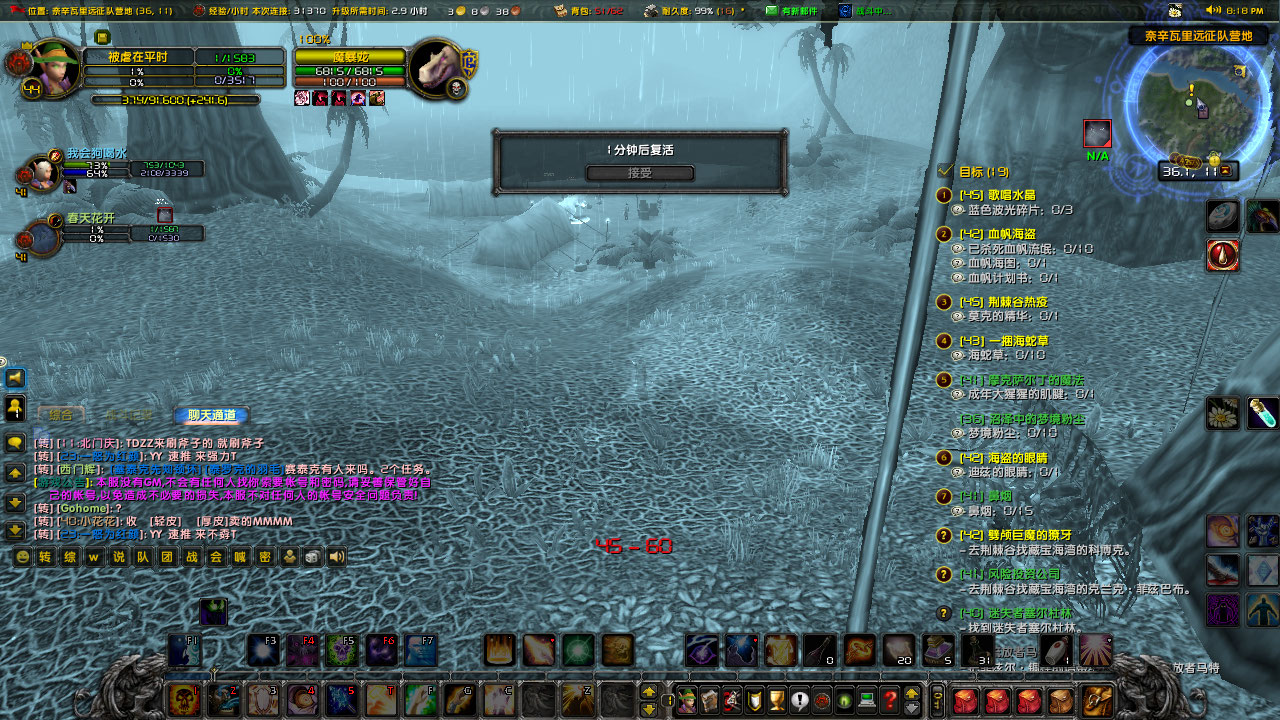Click the help question mark icon

891,700
